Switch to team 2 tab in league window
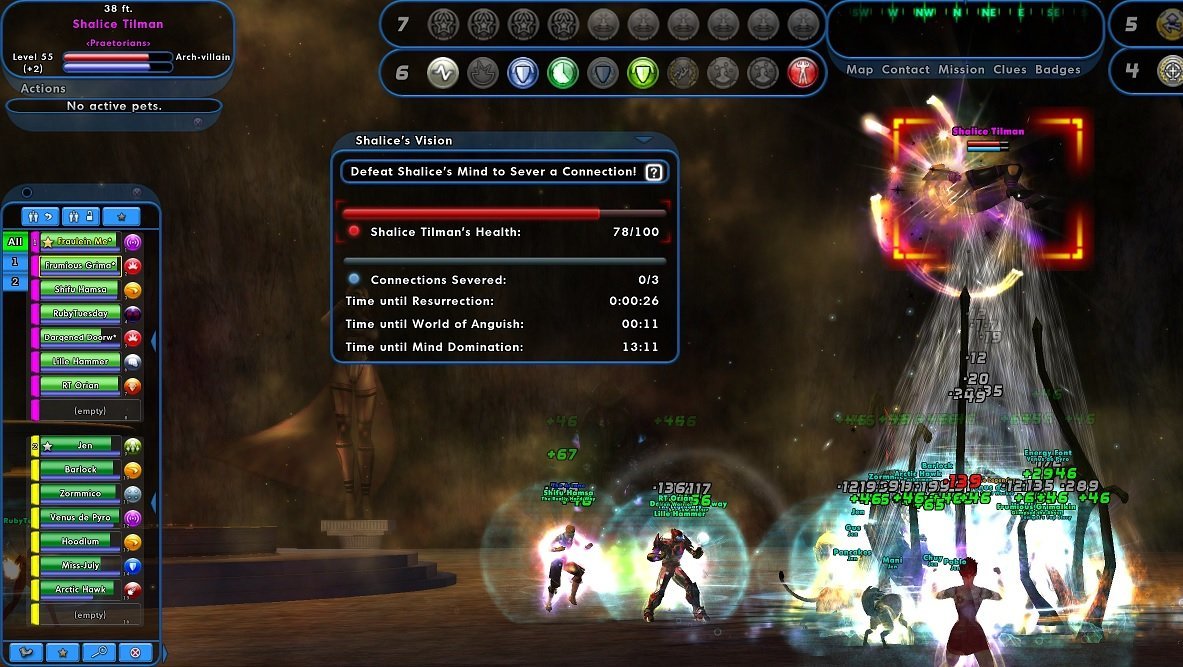Screen dimensions: 1183x667 tap(15, 282)
